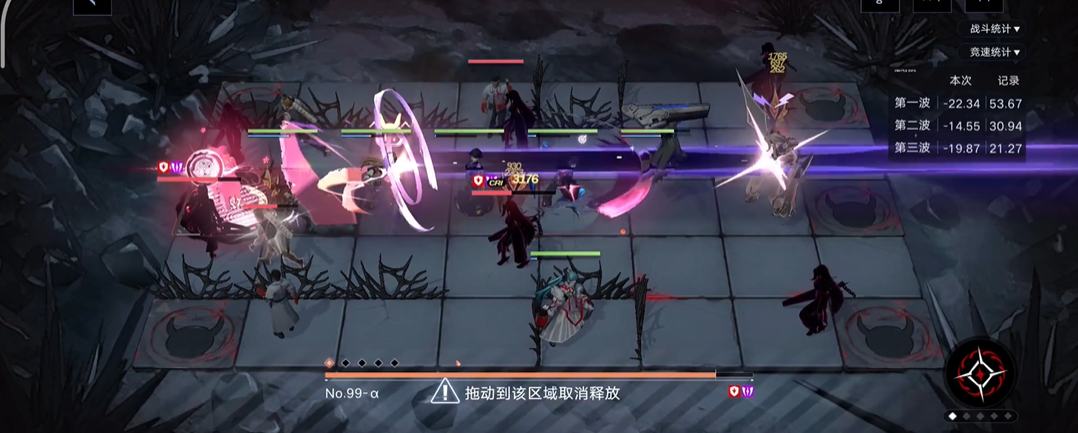Image resolution: width=1078 pixels, height=433 pixels.
Task: Toggle the 竞速统计 speedrun statistics dropdown
Action: pyautogui.click(x=994, y=52)
